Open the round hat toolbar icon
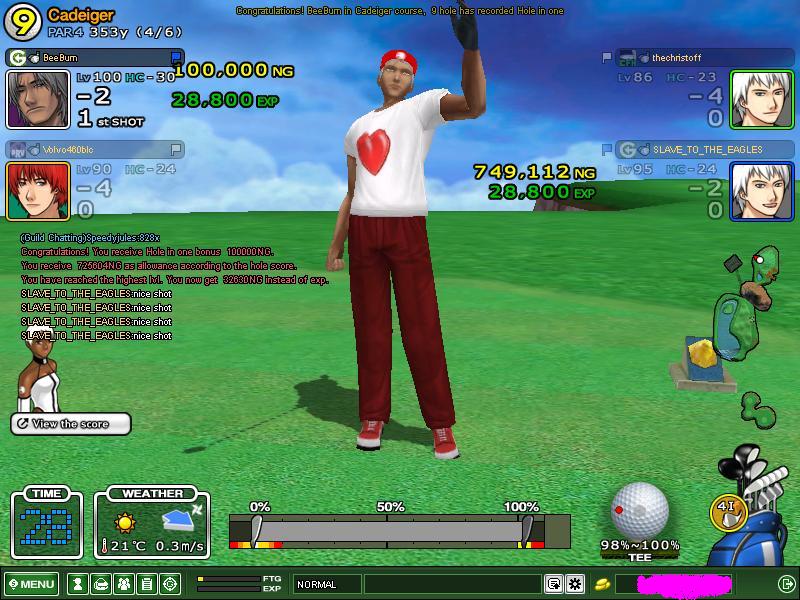 [101, 584]
